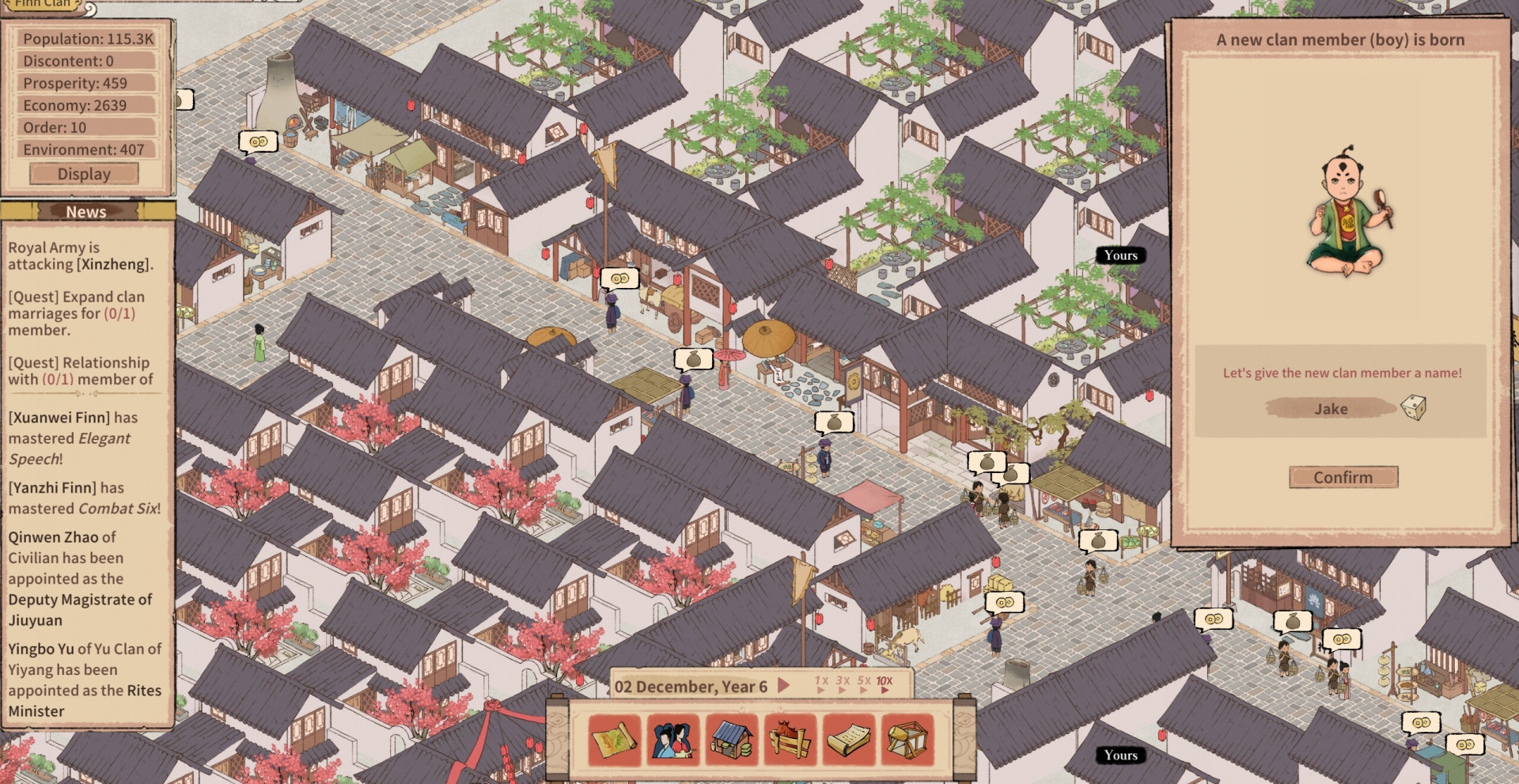
Task: Open the Xuanwei Finn Elegant Speech news entry
Action: tap(73, 437)
